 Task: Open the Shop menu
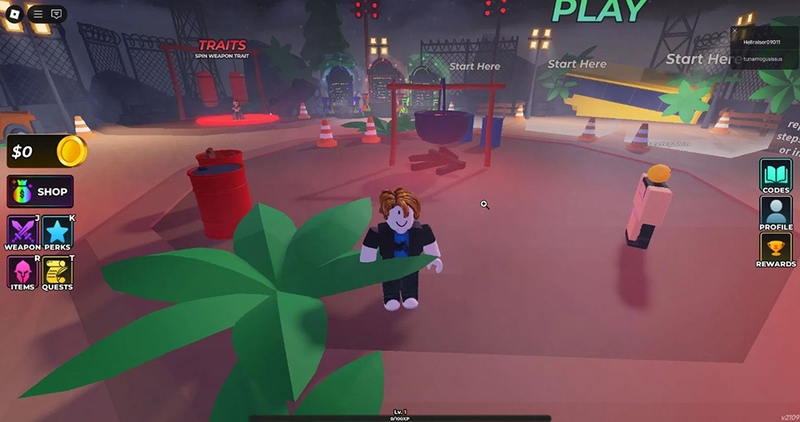(40, 191)
